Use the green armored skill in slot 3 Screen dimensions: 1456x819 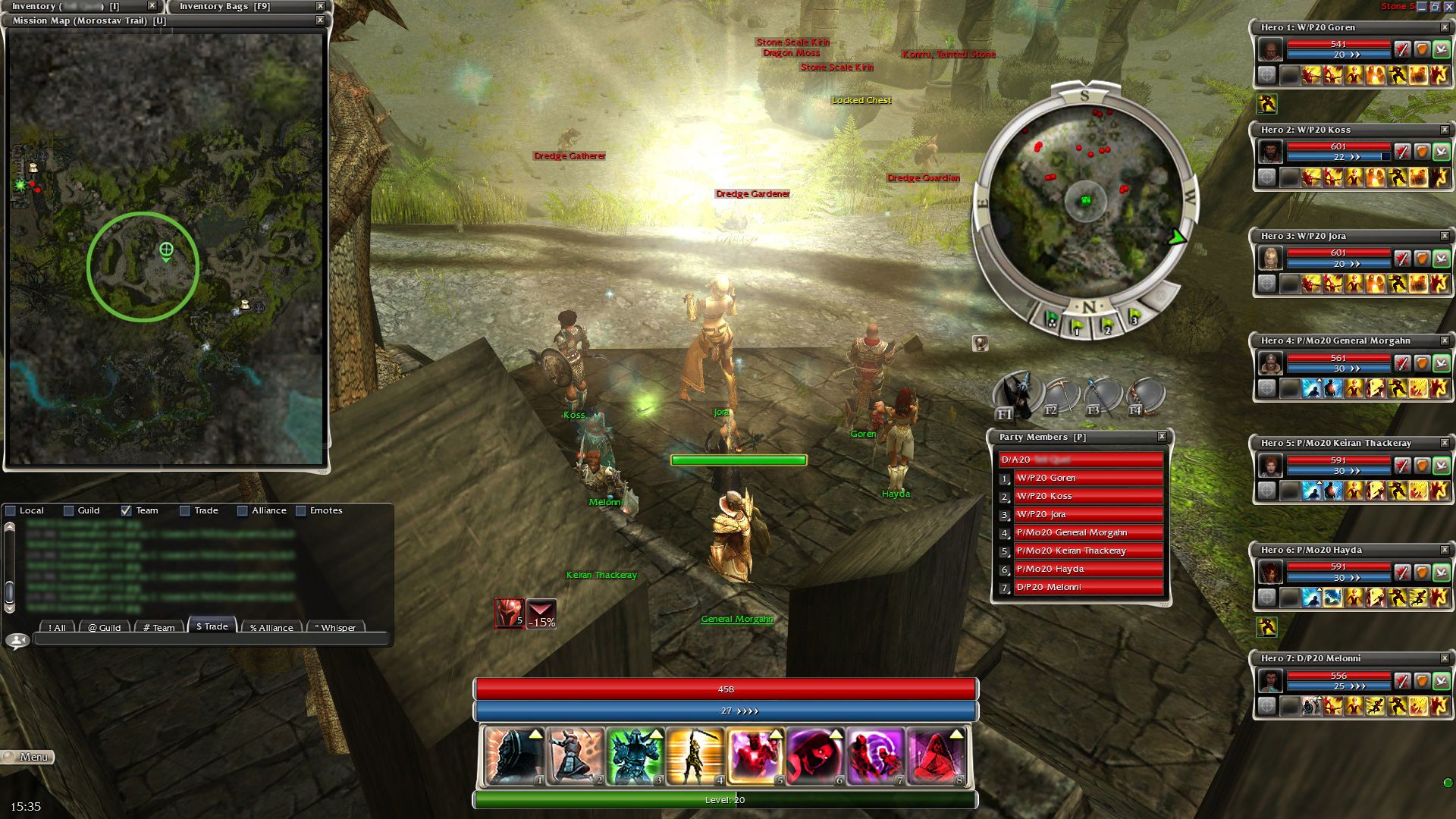pyautogui.click(x=635, y=756)
